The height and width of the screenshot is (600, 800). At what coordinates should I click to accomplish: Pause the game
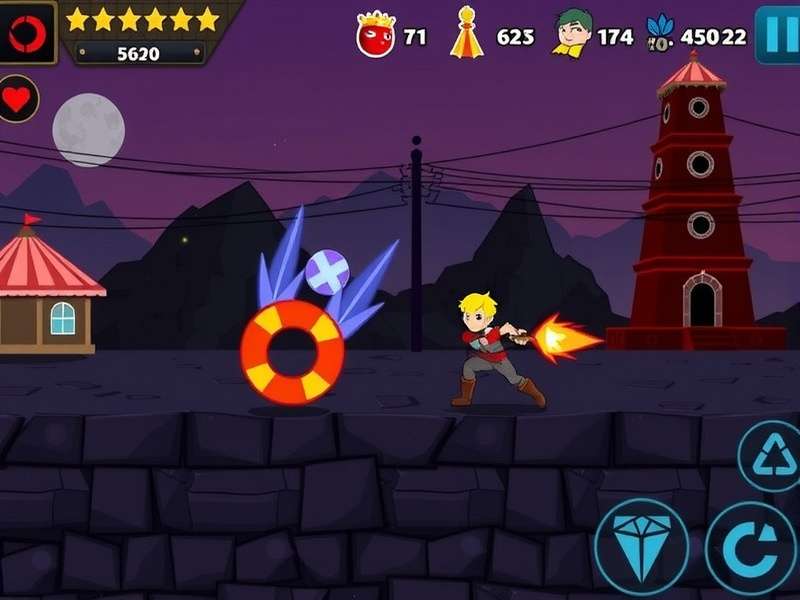[777, 34]
